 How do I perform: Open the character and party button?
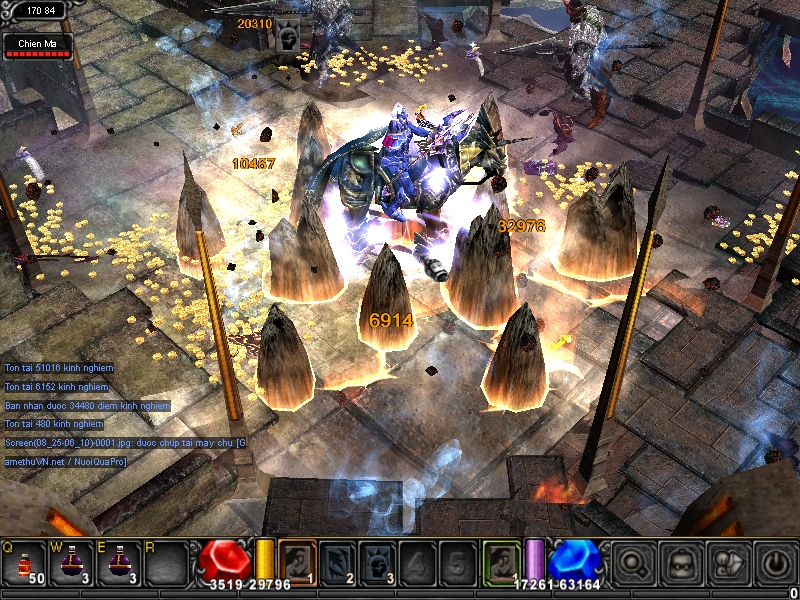coord(729,563)
